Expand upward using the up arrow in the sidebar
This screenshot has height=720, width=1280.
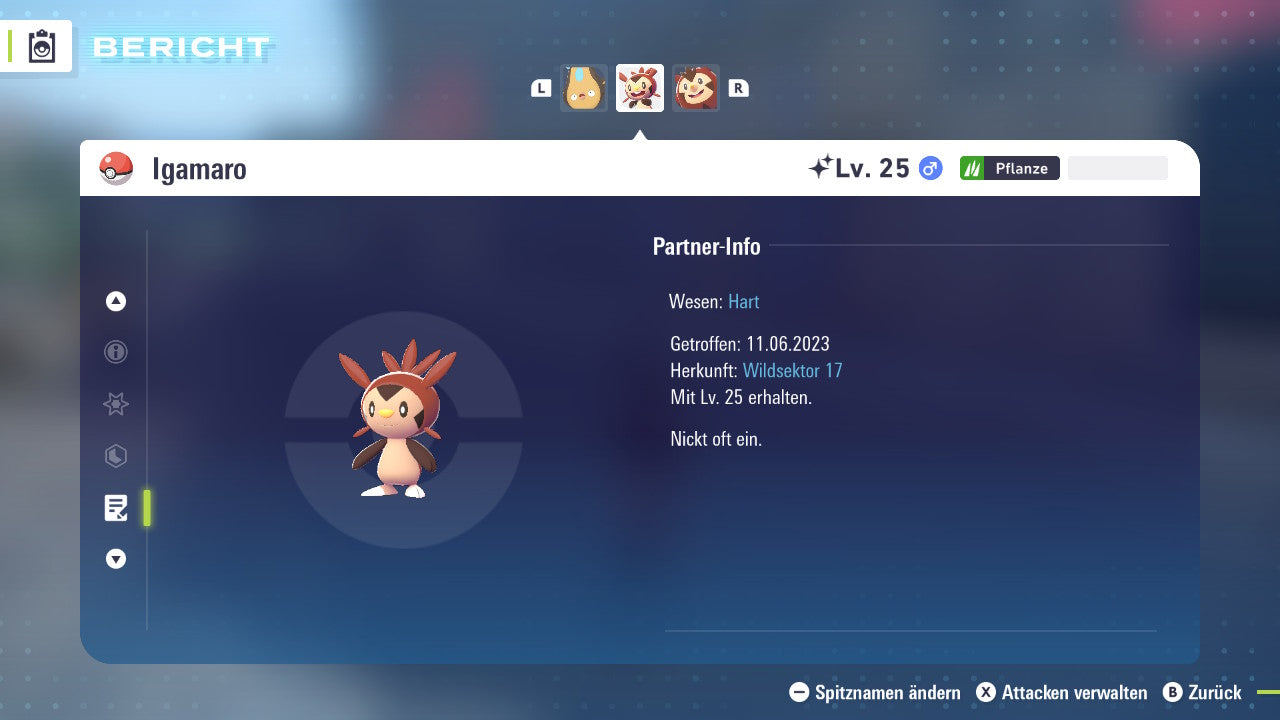(x=115, y=301)
